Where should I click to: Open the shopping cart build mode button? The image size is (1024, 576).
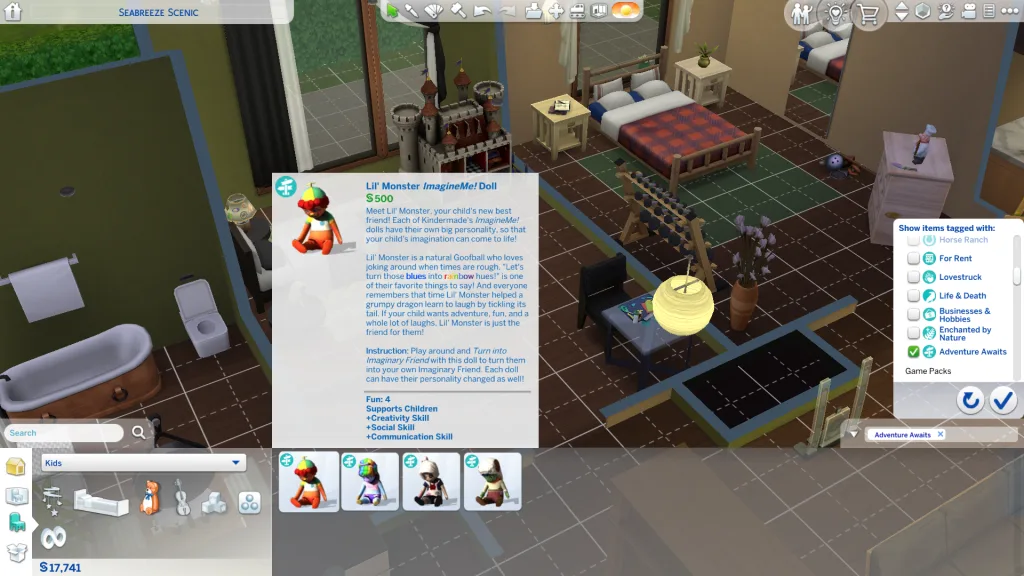click(x=867, y=14)
